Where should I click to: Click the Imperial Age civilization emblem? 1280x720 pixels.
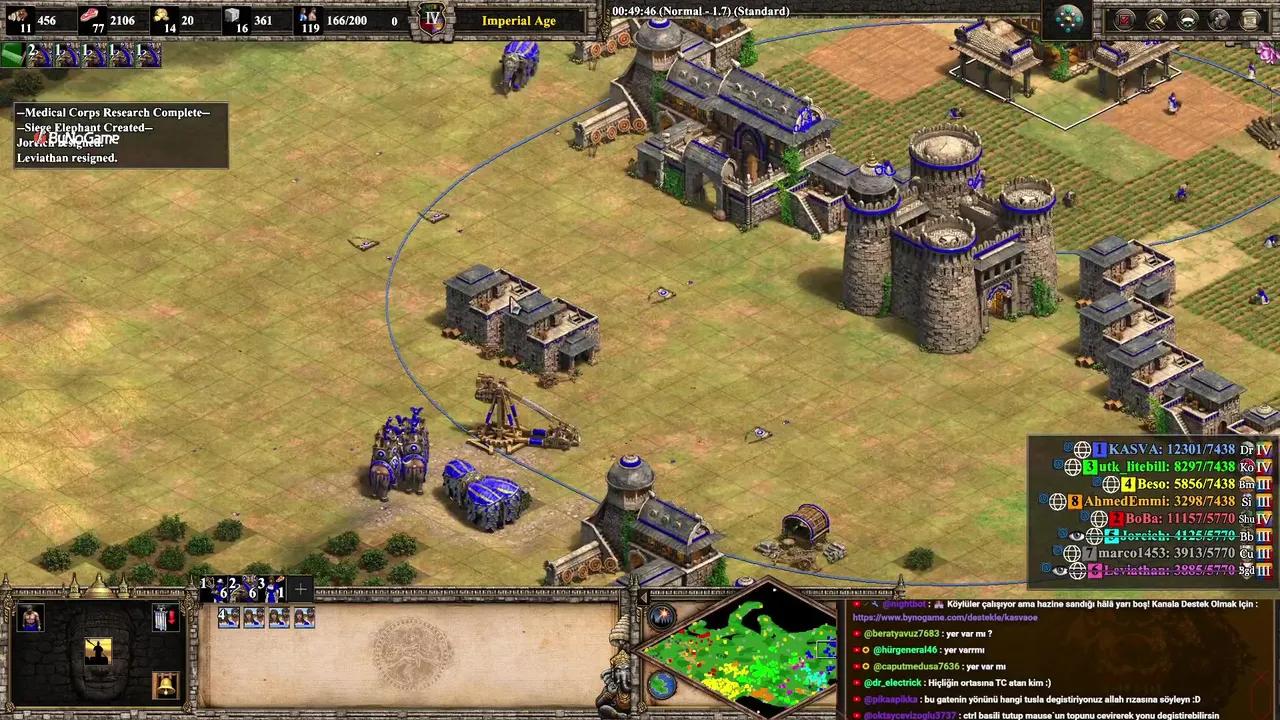pos(432,20)
